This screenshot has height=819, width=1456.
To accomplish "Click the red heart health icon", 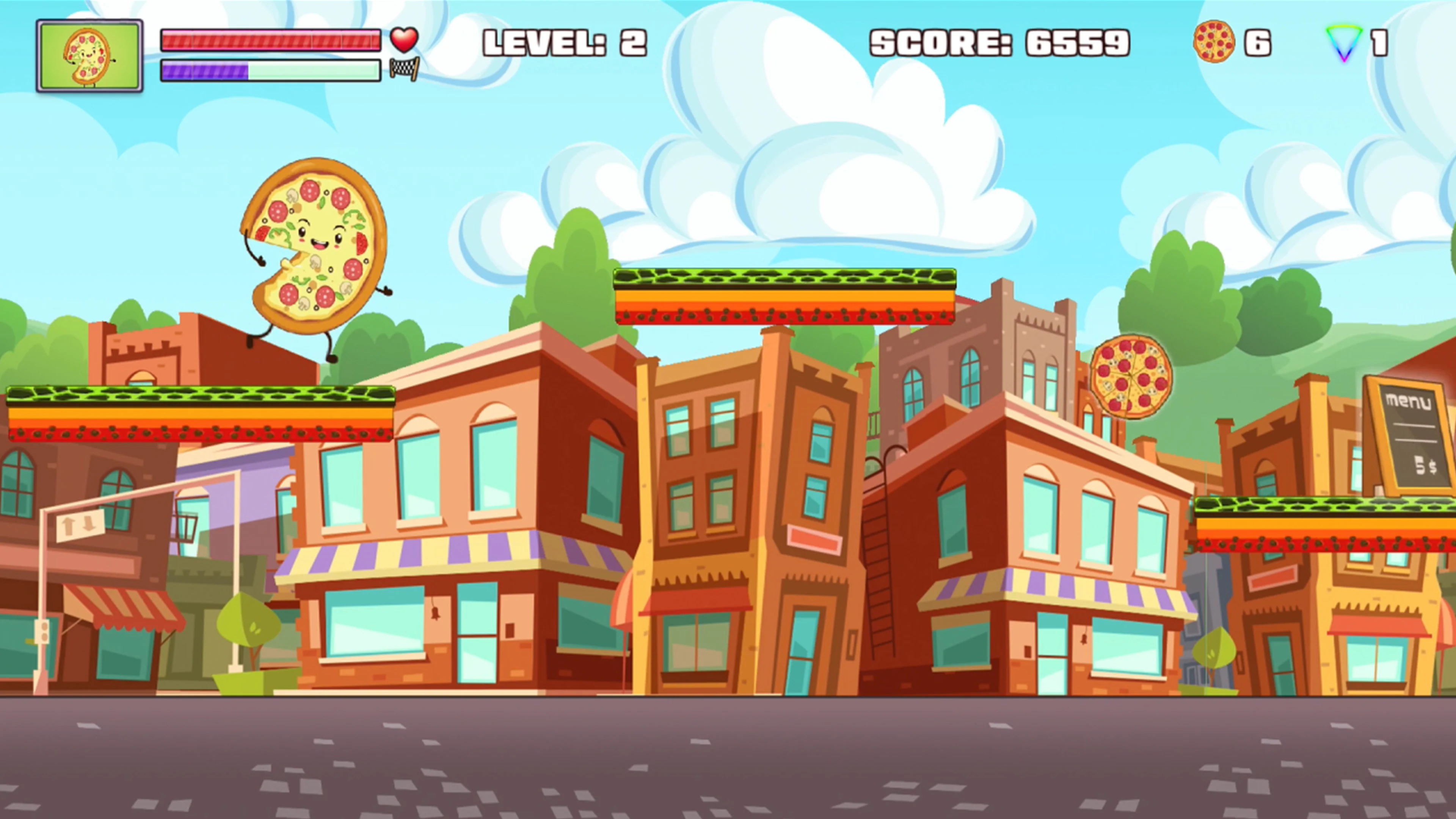I will click(403, 39).
